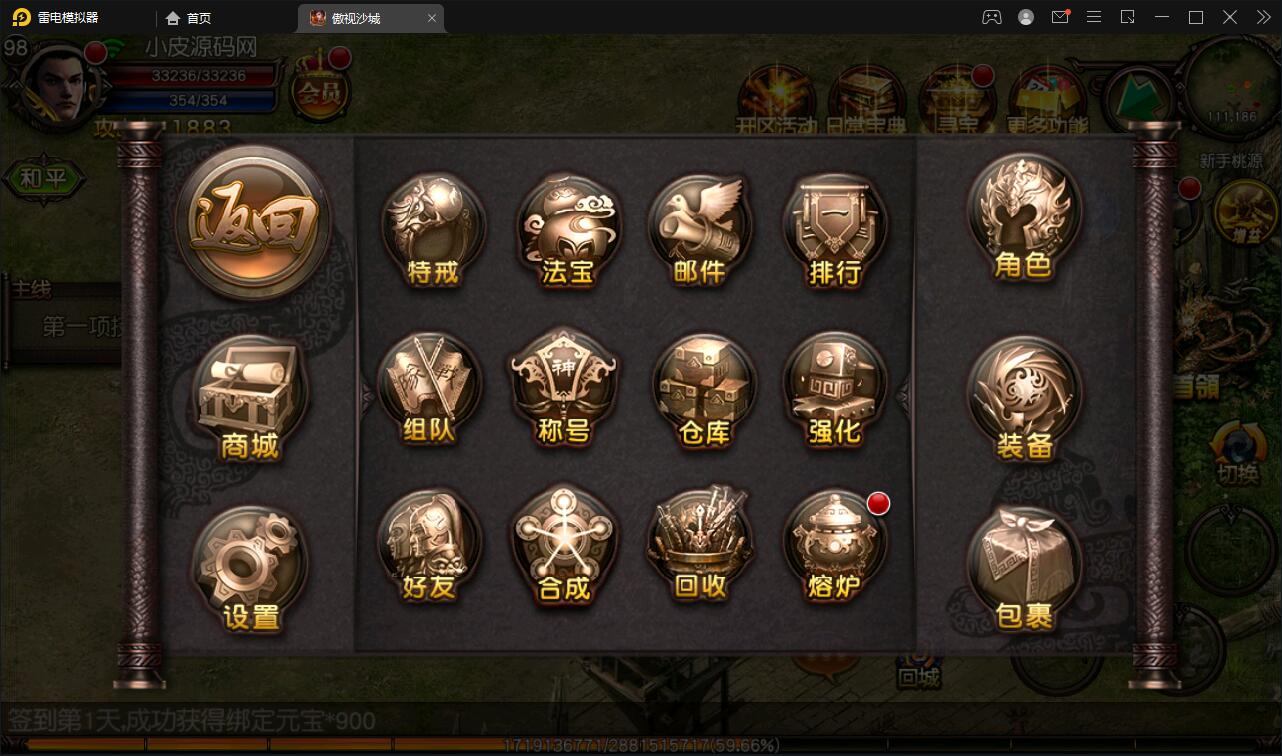View the 排行 rankings

point(834,231)
